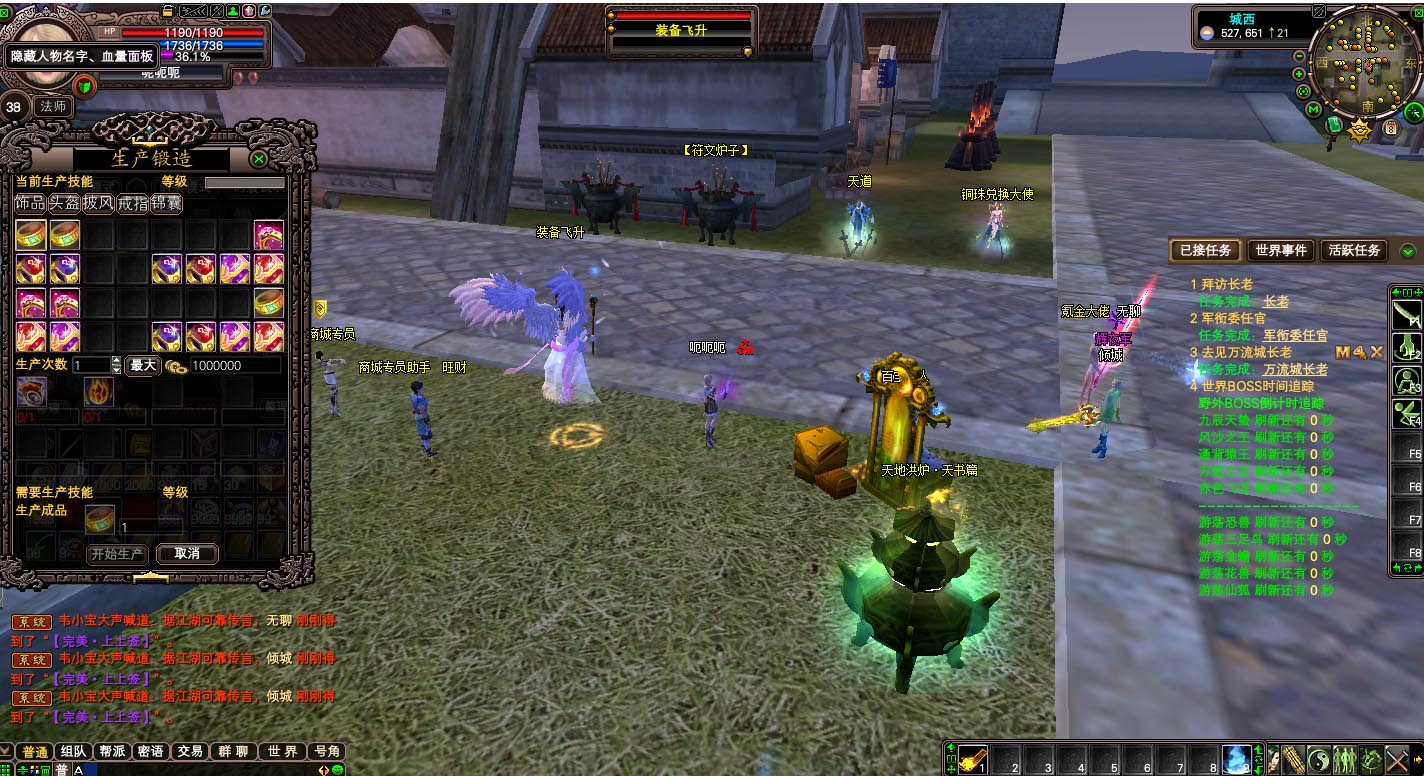This screenshot has width=1424, height=776.
Task: Select the 帮派 chat channel tab
Action: tap(111, 751)
